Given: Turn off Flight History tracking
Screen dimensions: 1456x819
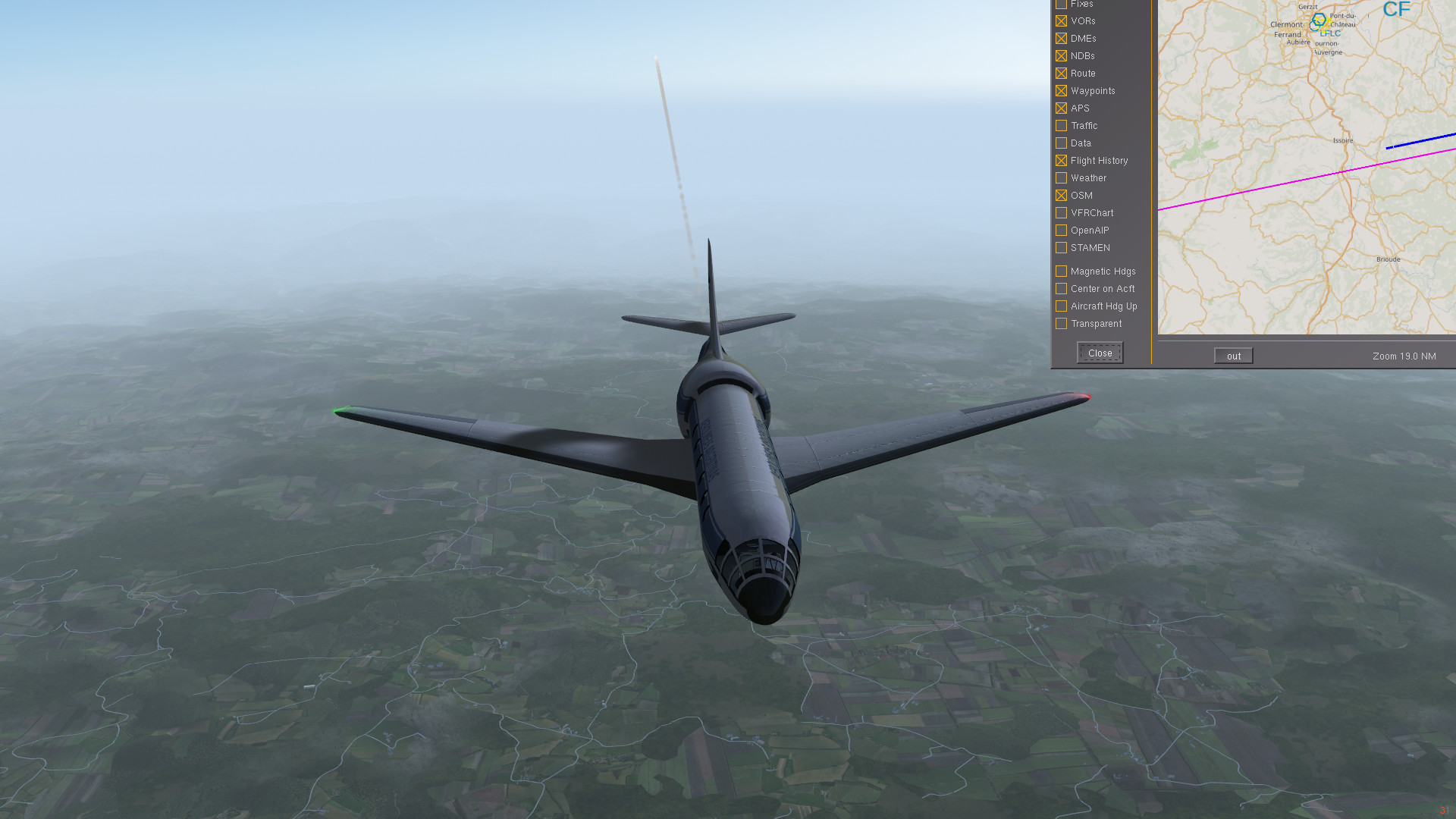Looking at the screenshot, I should (x=1061, y=160).
